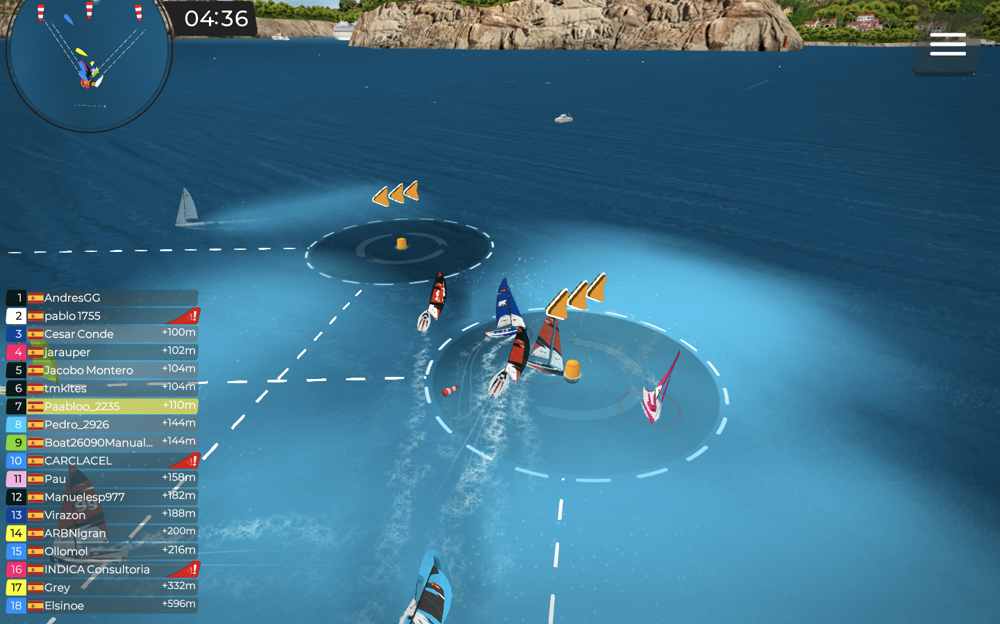This screenshot has width=1000, height=624.
Task: Select CARCLACEL in the ranking list
Action: (102, 461)
